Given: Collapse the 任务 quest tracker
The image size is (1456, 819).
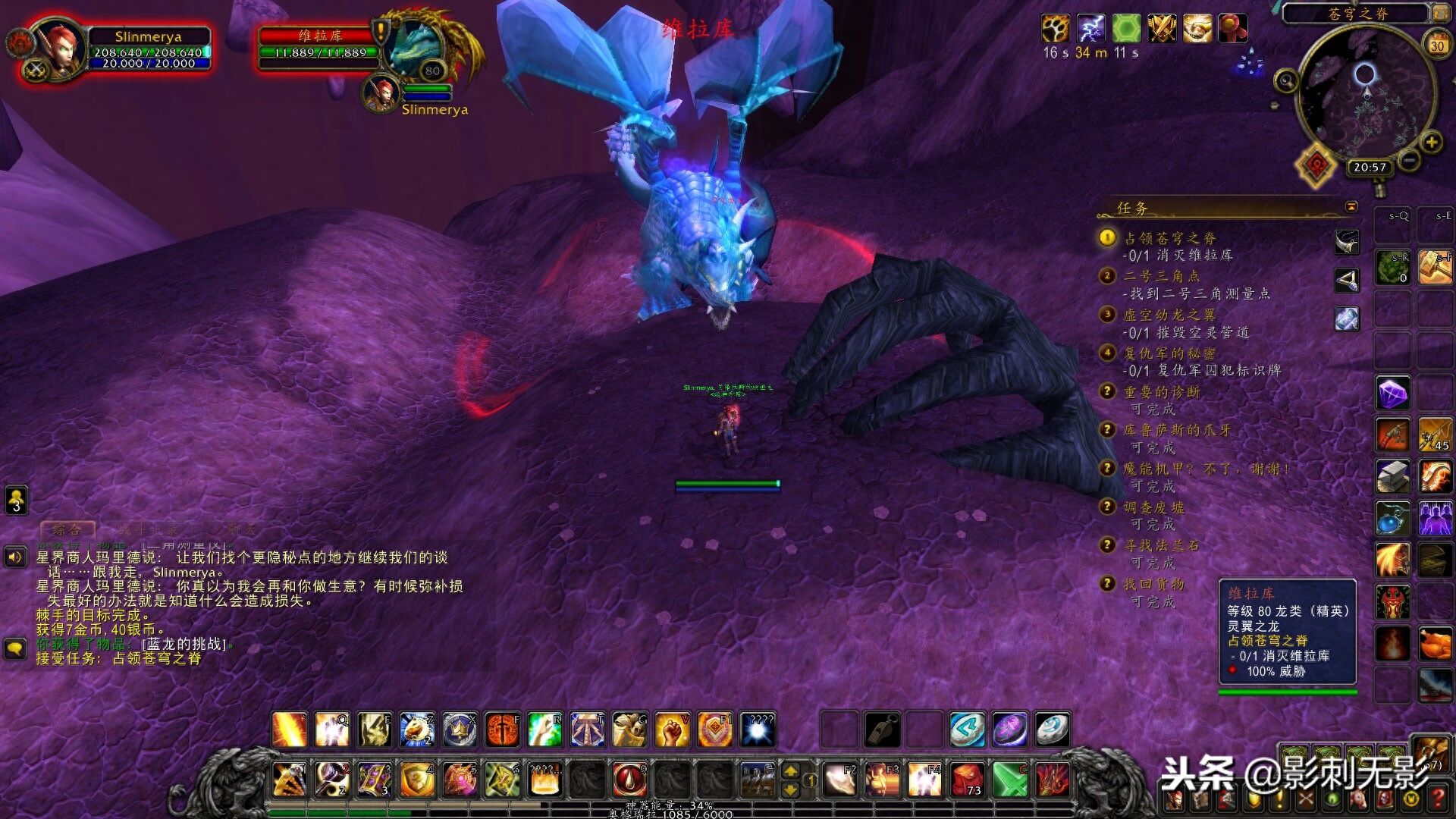Looking at the screenshot, I should pyautogui.click(x=1351, y=207).
